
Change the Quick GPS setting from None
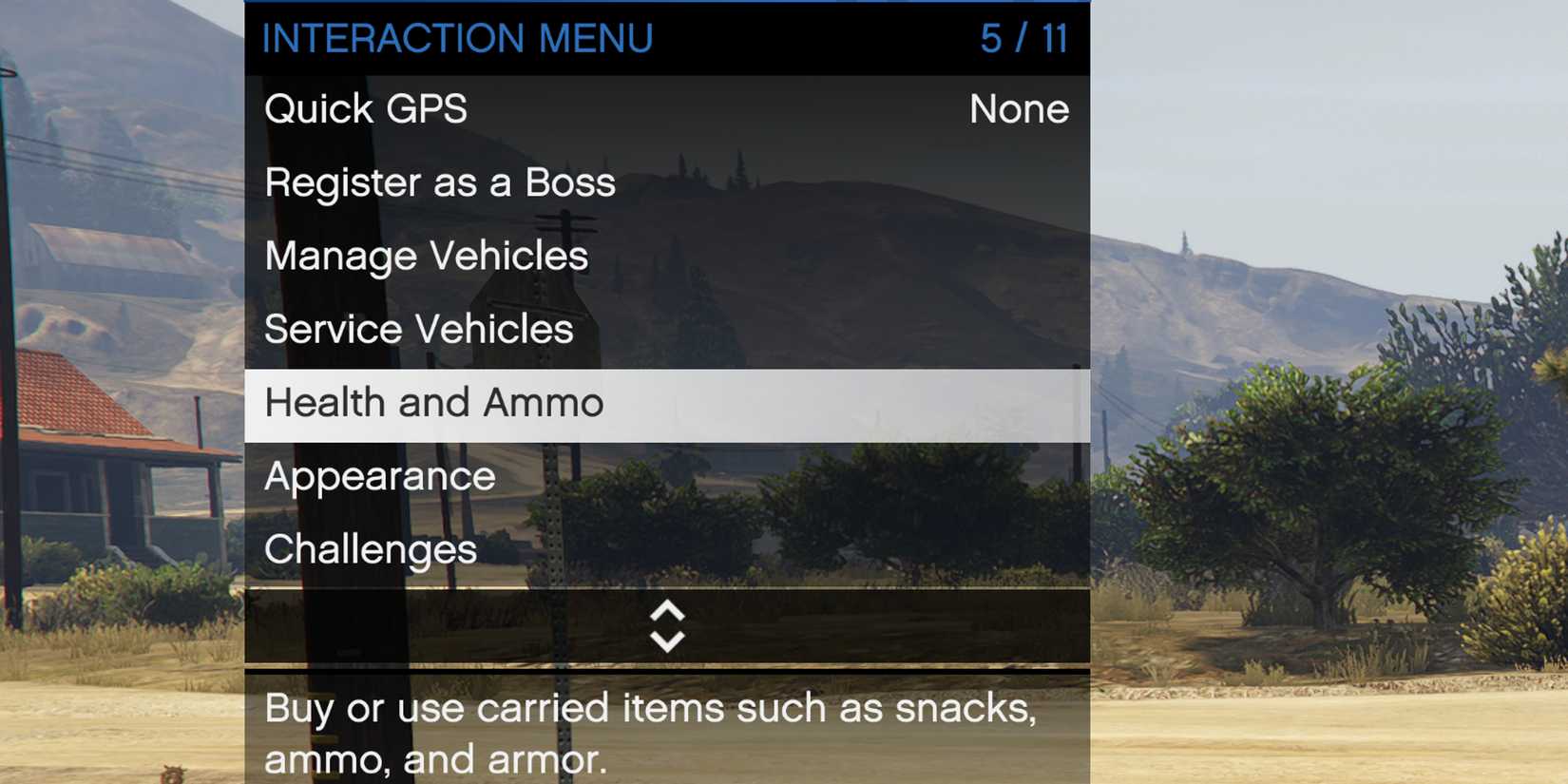(x=1020, y=108)
